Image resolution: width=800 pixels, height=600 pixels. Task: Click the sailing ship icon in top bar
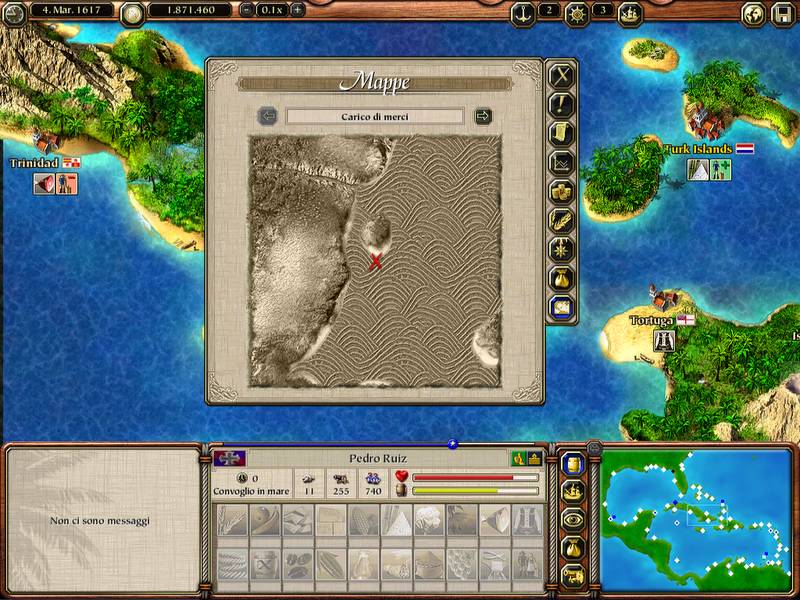tap(630, 13)
